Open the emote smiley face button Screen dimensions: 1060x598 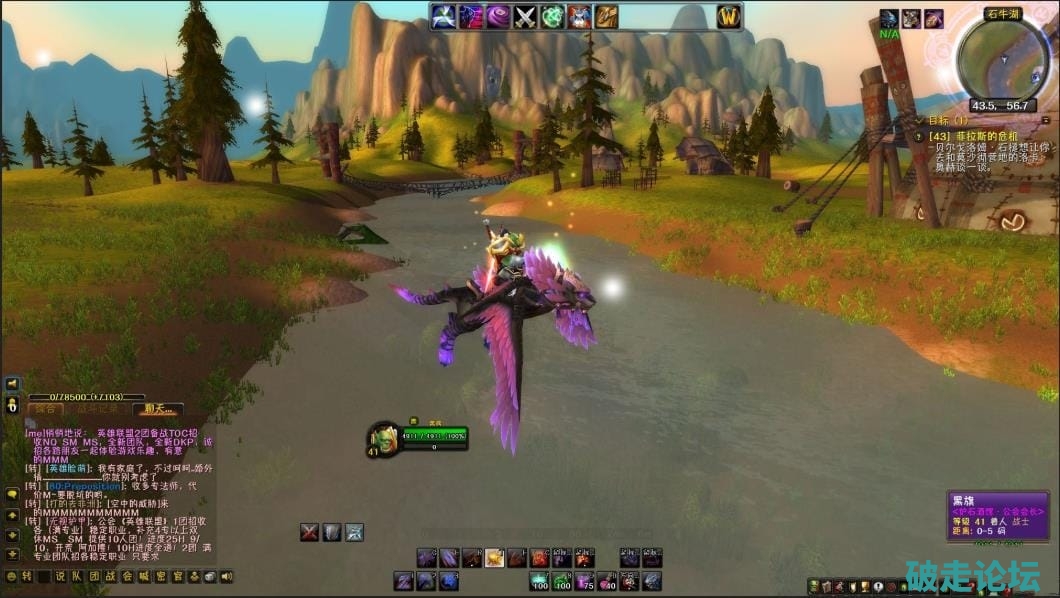click(11, 576)
